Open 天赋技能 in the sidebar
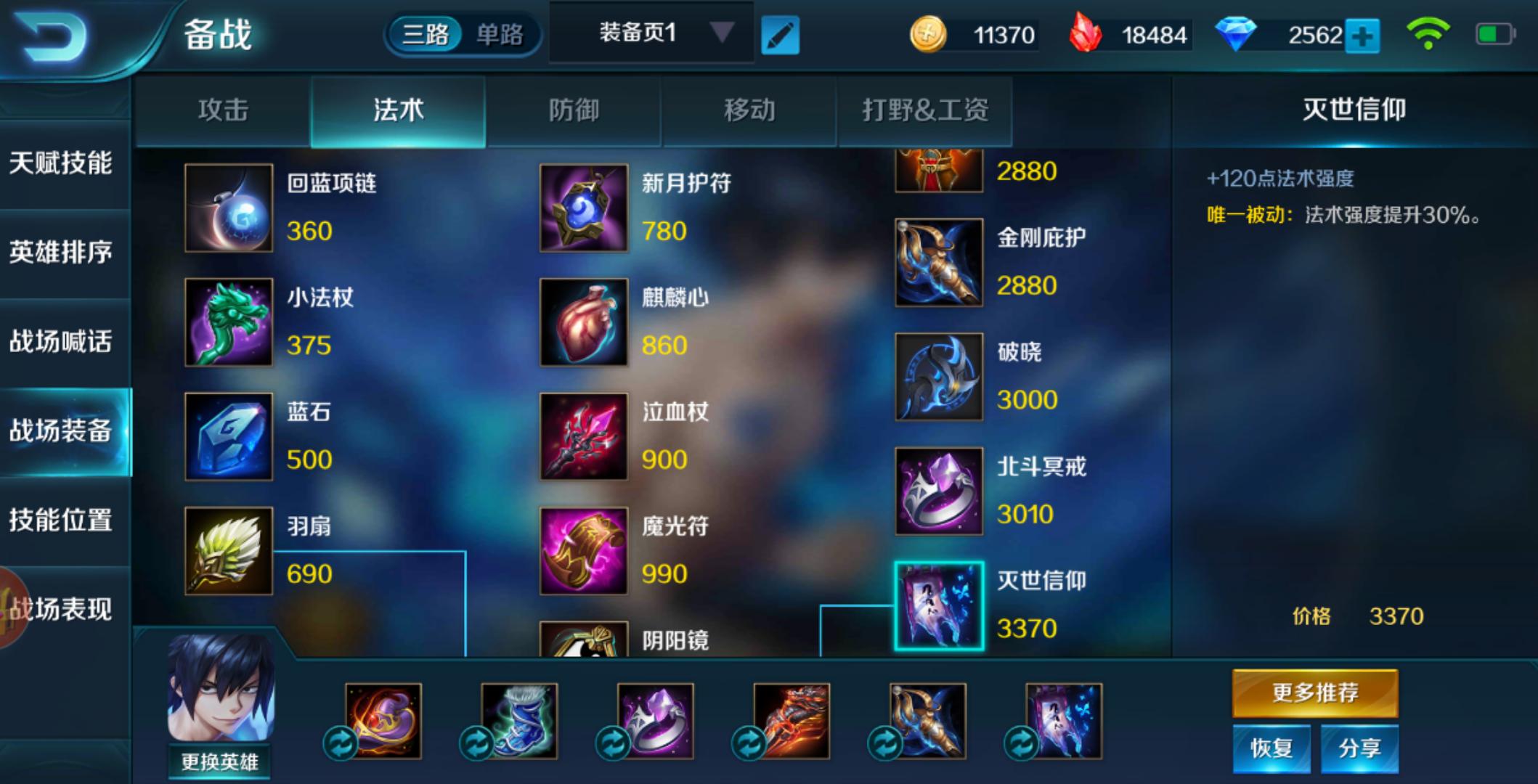Viewport: 1538px width, 784px height. [x=62, y=165]
